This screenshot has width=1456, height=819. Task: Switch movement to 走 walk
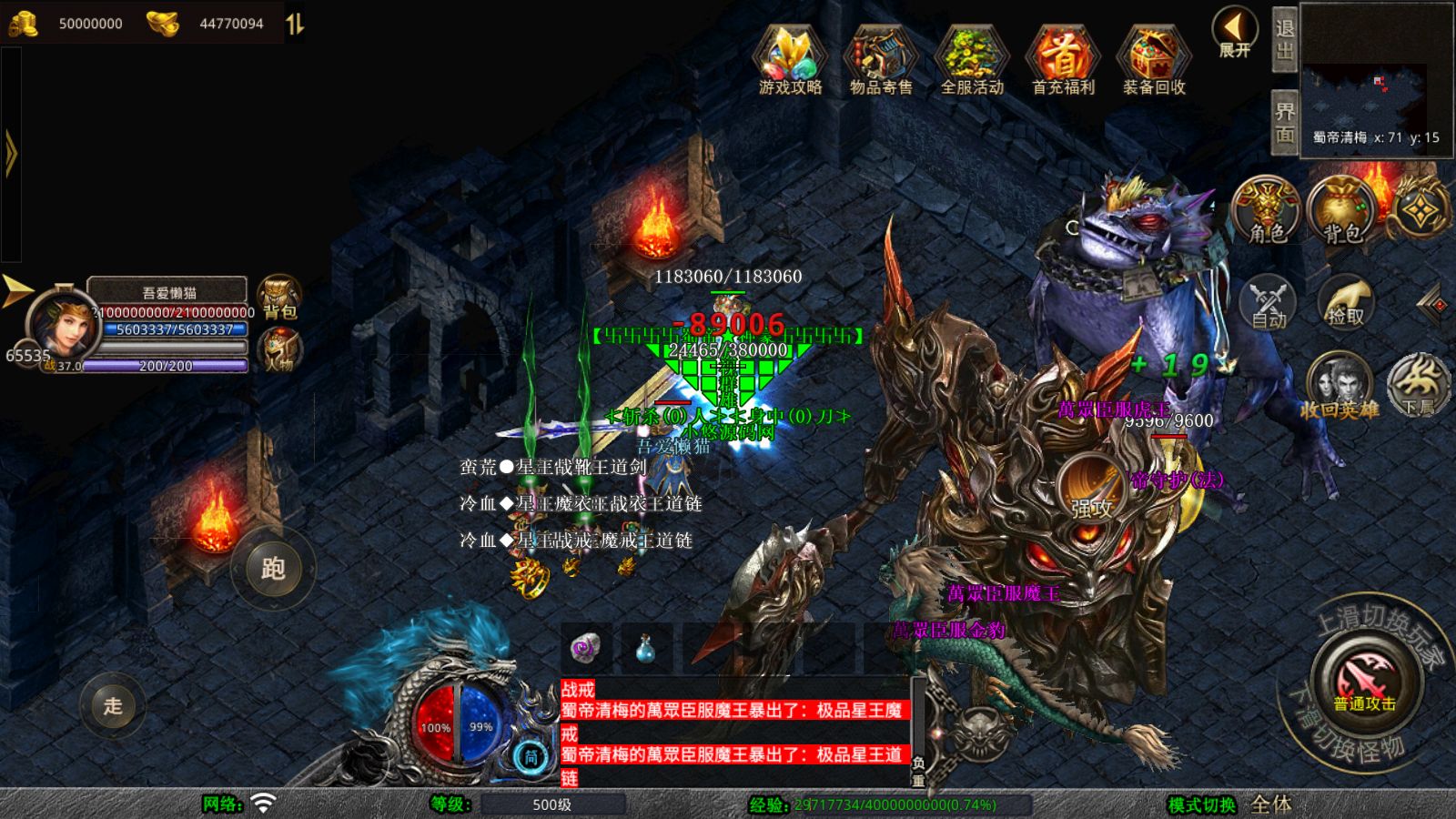tap(113, 705)
